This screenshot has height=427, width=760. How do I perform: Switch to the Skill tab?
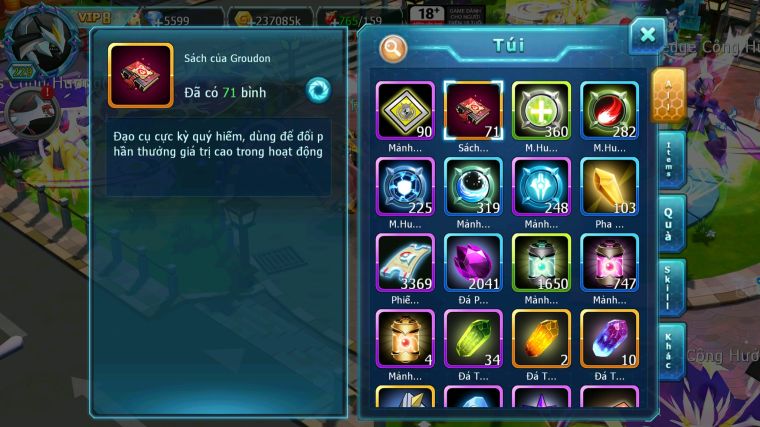pos(669,288)
